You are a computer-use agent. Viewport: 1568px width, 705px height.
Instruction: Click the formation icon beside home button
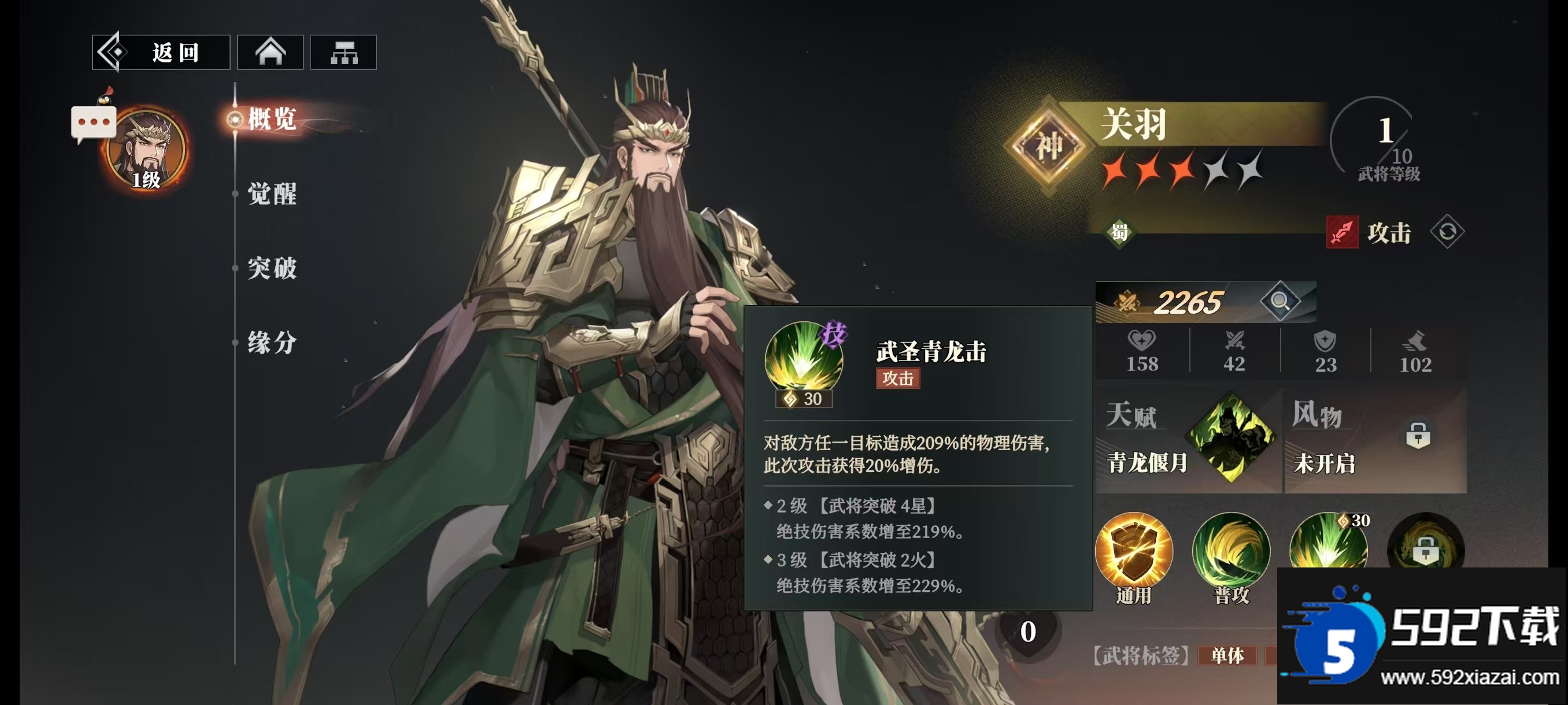point(344,53)
